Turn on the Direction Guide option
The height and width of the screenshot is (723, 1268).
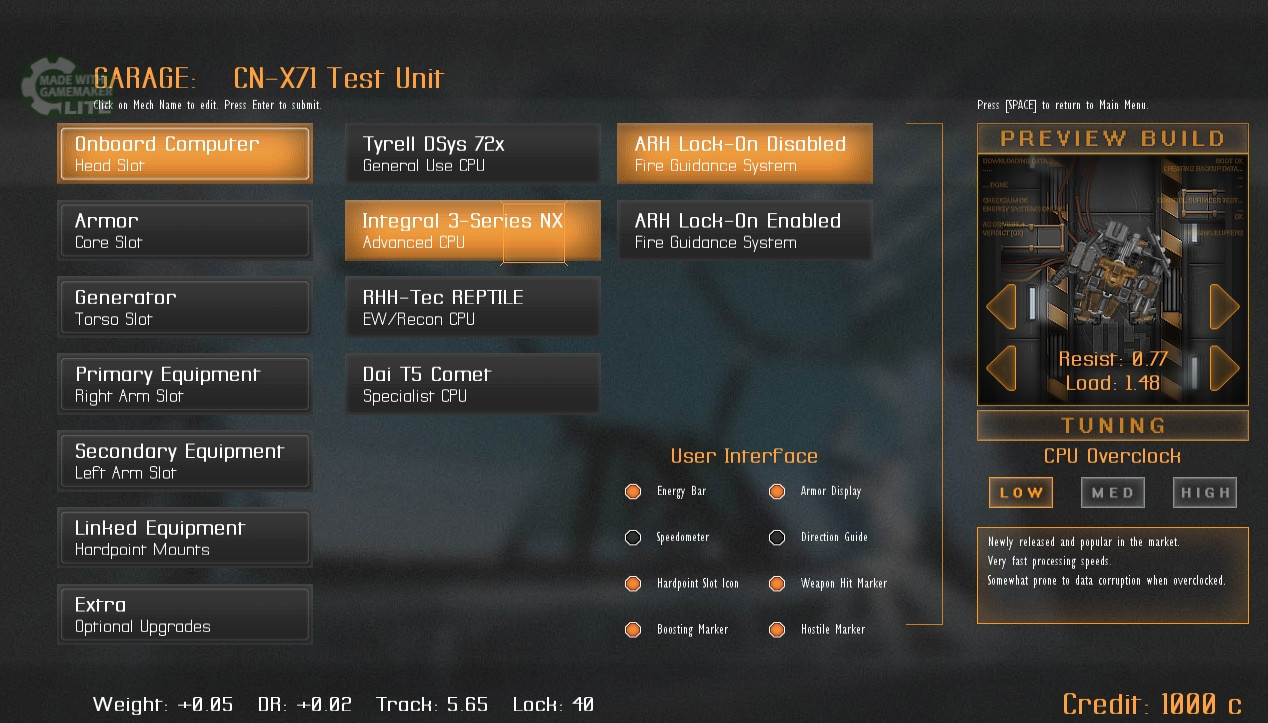[777, 537]
